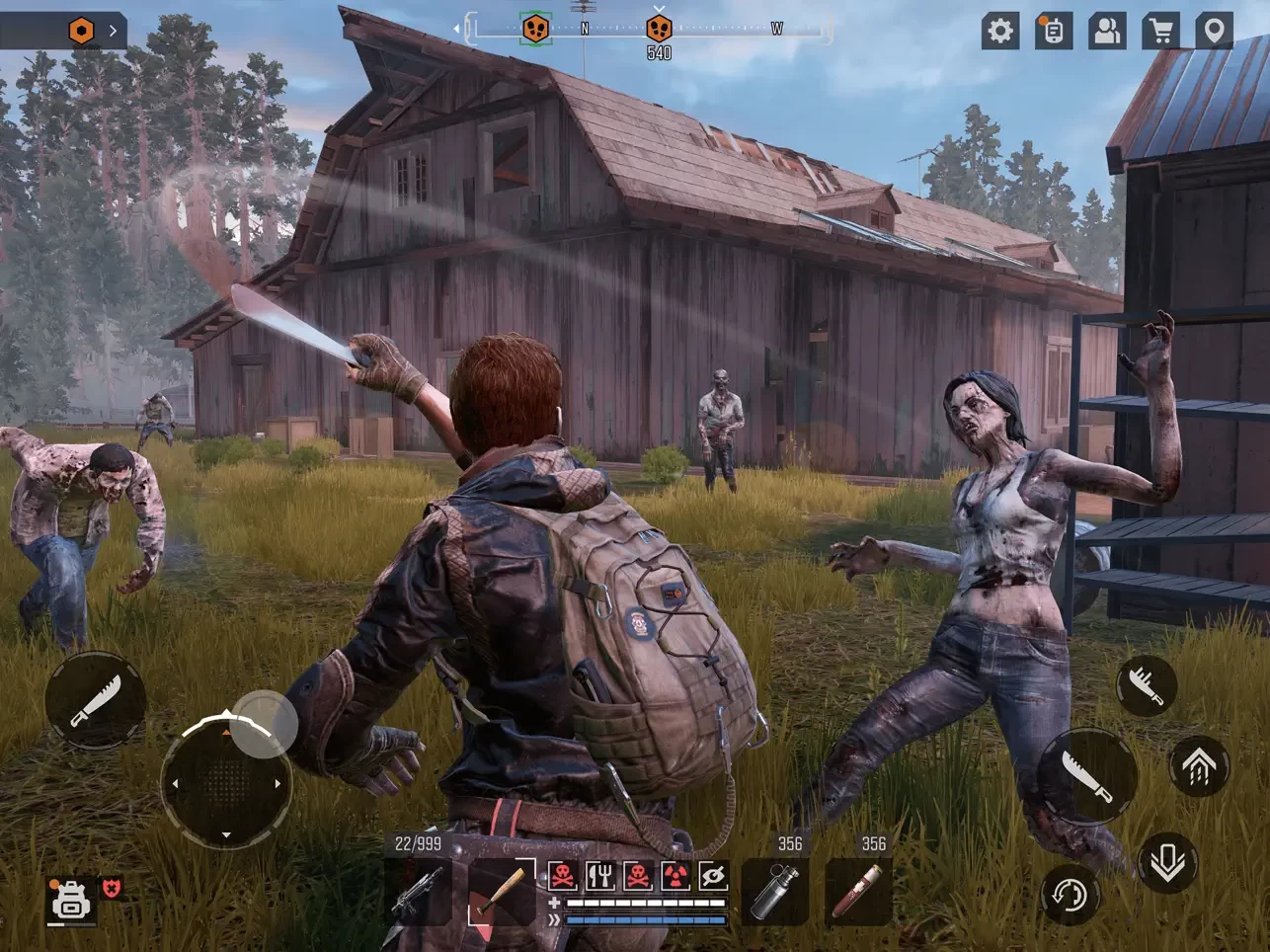1270x952 pixels.
Task: Open the map with the pin icon
Action: (1215, 31)
